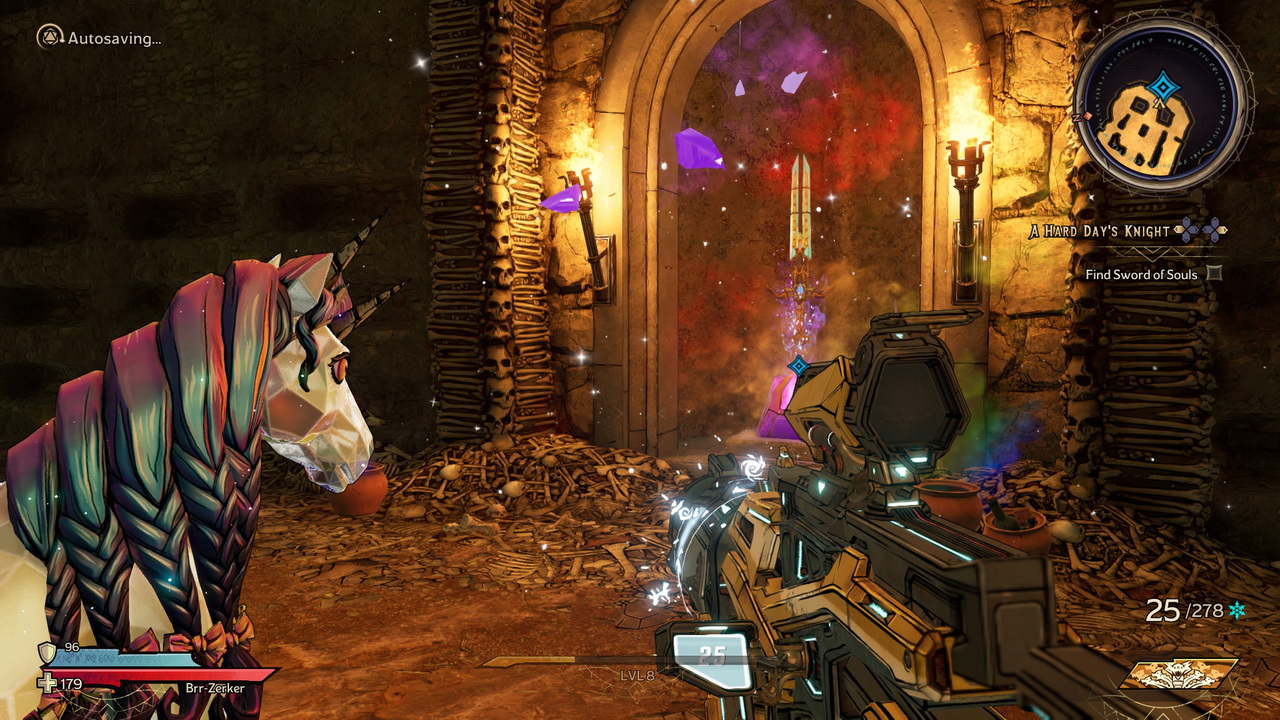Click the action skill icon near ammo

click(x=1178, y=675)
